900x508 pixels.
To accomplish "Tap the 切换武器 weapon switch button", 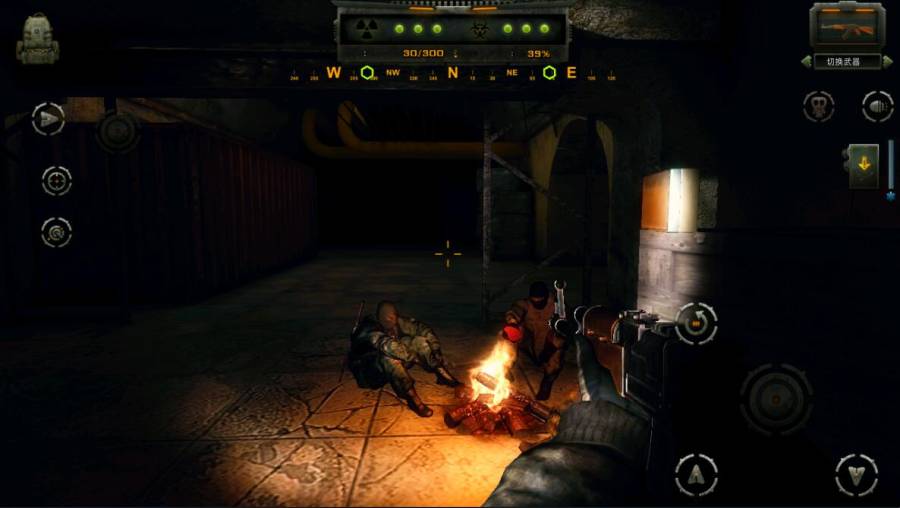I will (847, 61).
